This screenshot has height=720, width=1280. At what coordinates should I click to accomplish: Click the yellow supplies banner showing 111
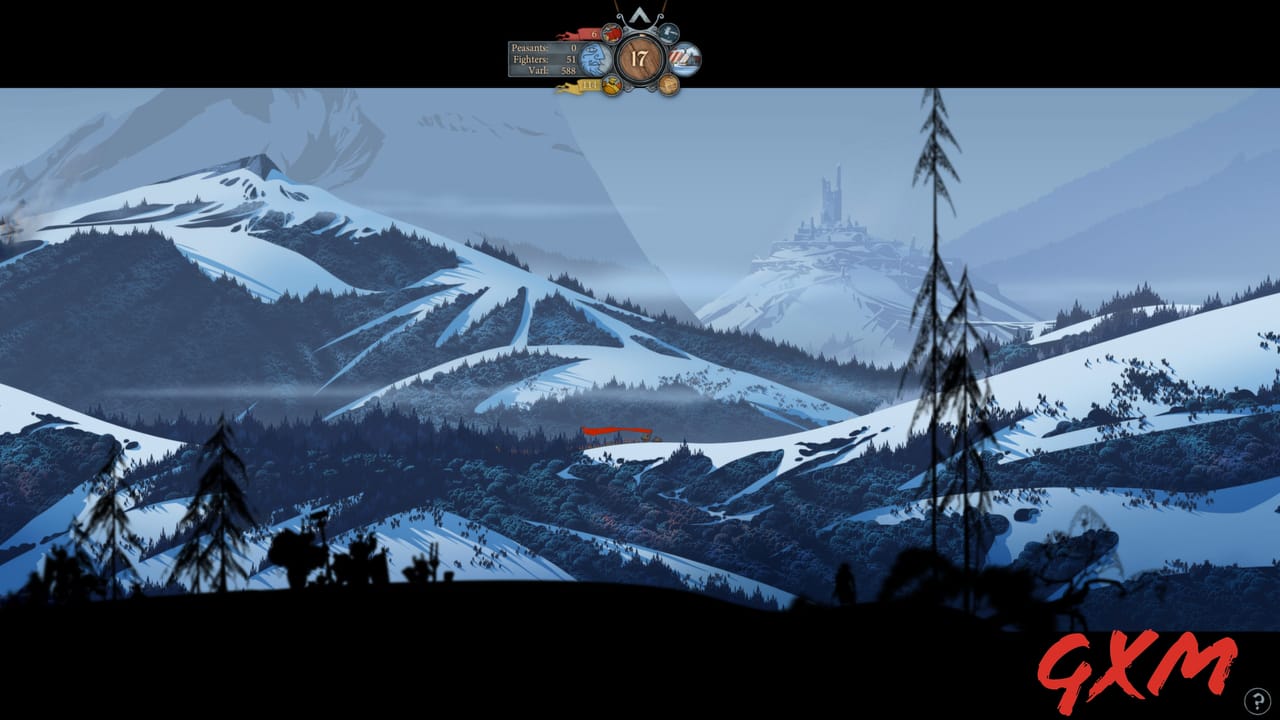tap(591, 84)
